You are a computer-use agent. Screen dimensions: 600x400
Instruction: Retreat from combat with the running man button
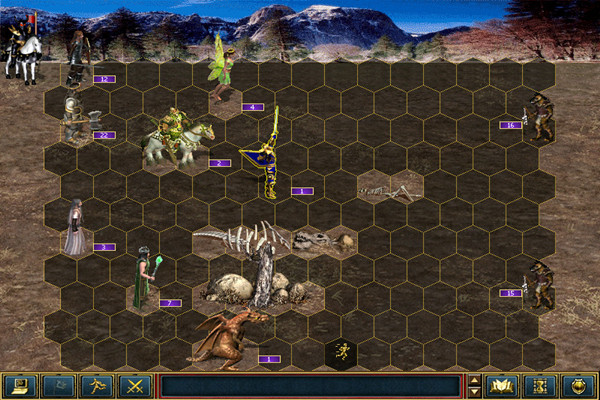(96, 385)
